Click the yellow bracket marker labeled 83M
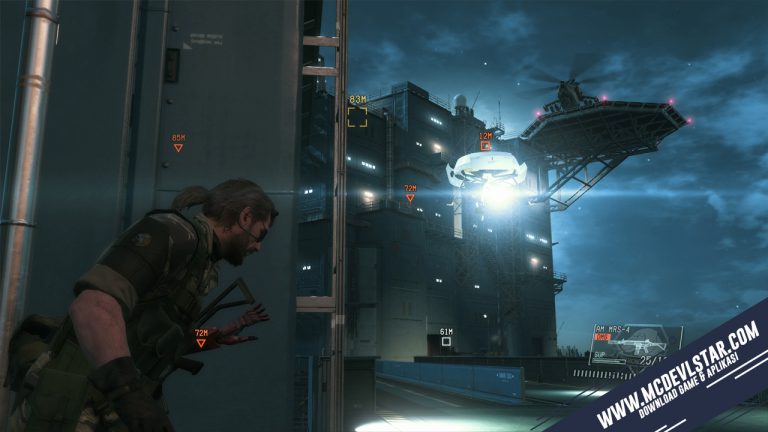 pyautogui.click(x=357, y=117)
